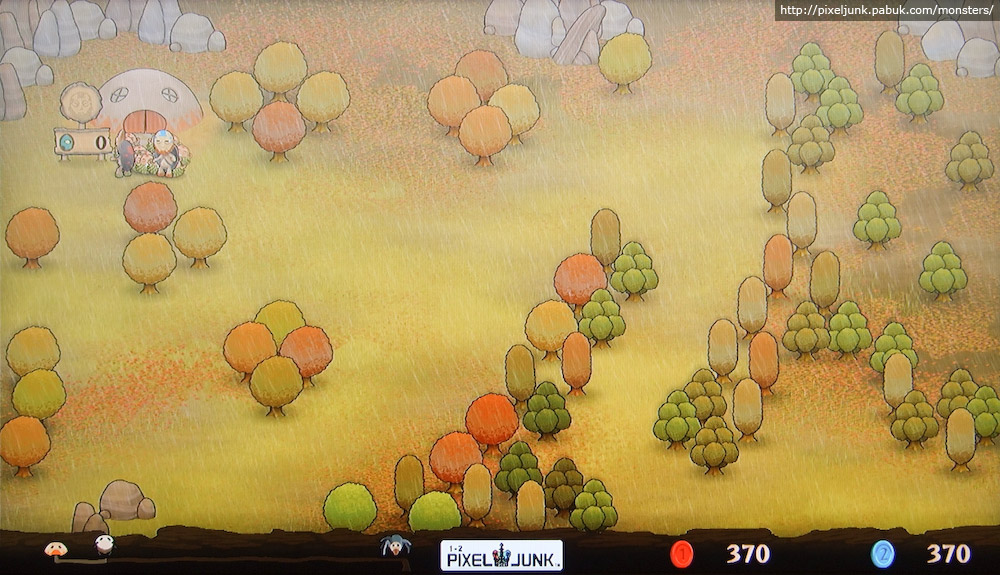
Task: Click the horned boss wave marker
Action: tap(395, 546)
